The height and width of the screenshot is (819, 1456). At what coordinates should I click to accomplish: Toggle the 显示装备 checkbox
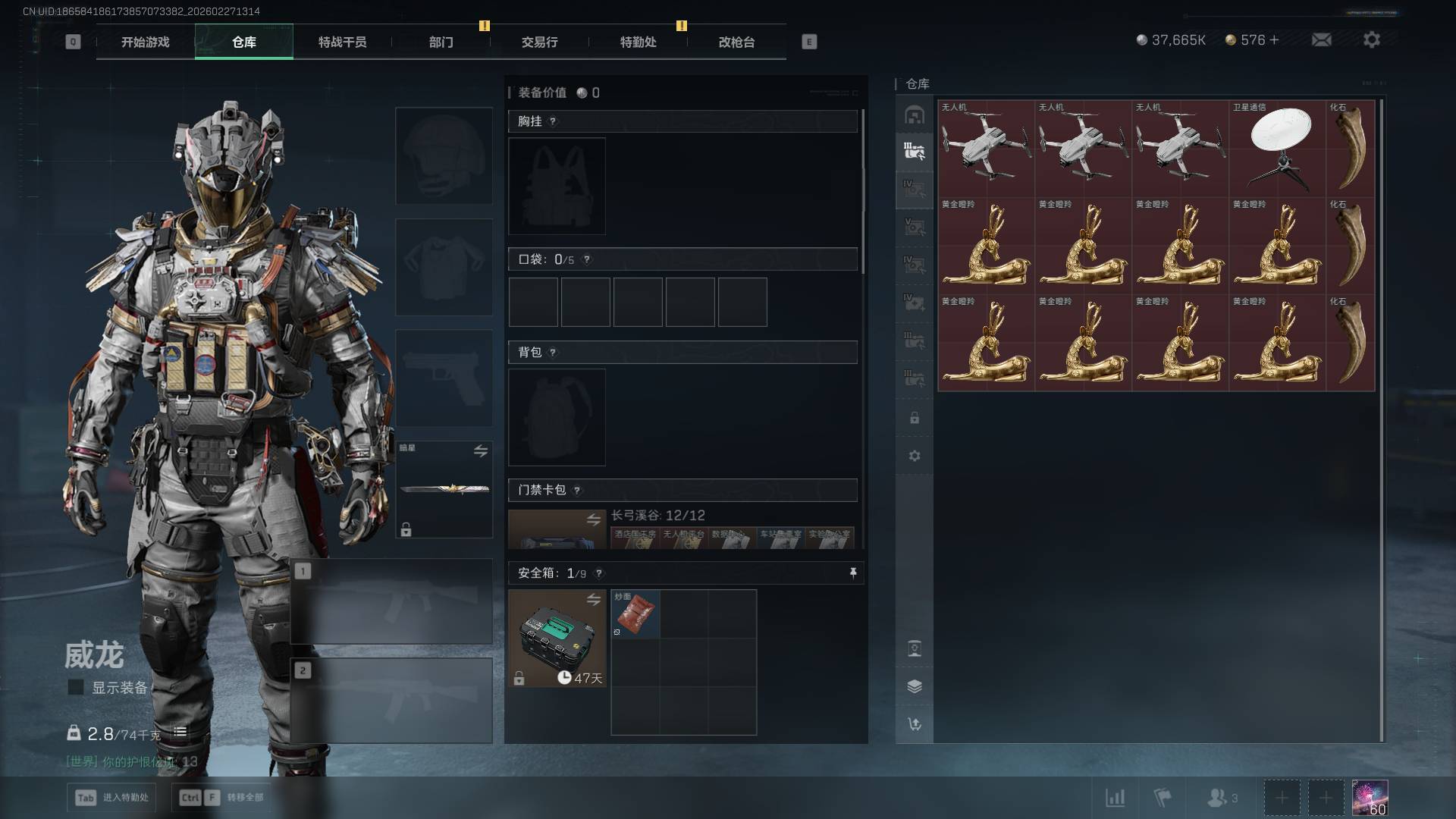(76, 687)
